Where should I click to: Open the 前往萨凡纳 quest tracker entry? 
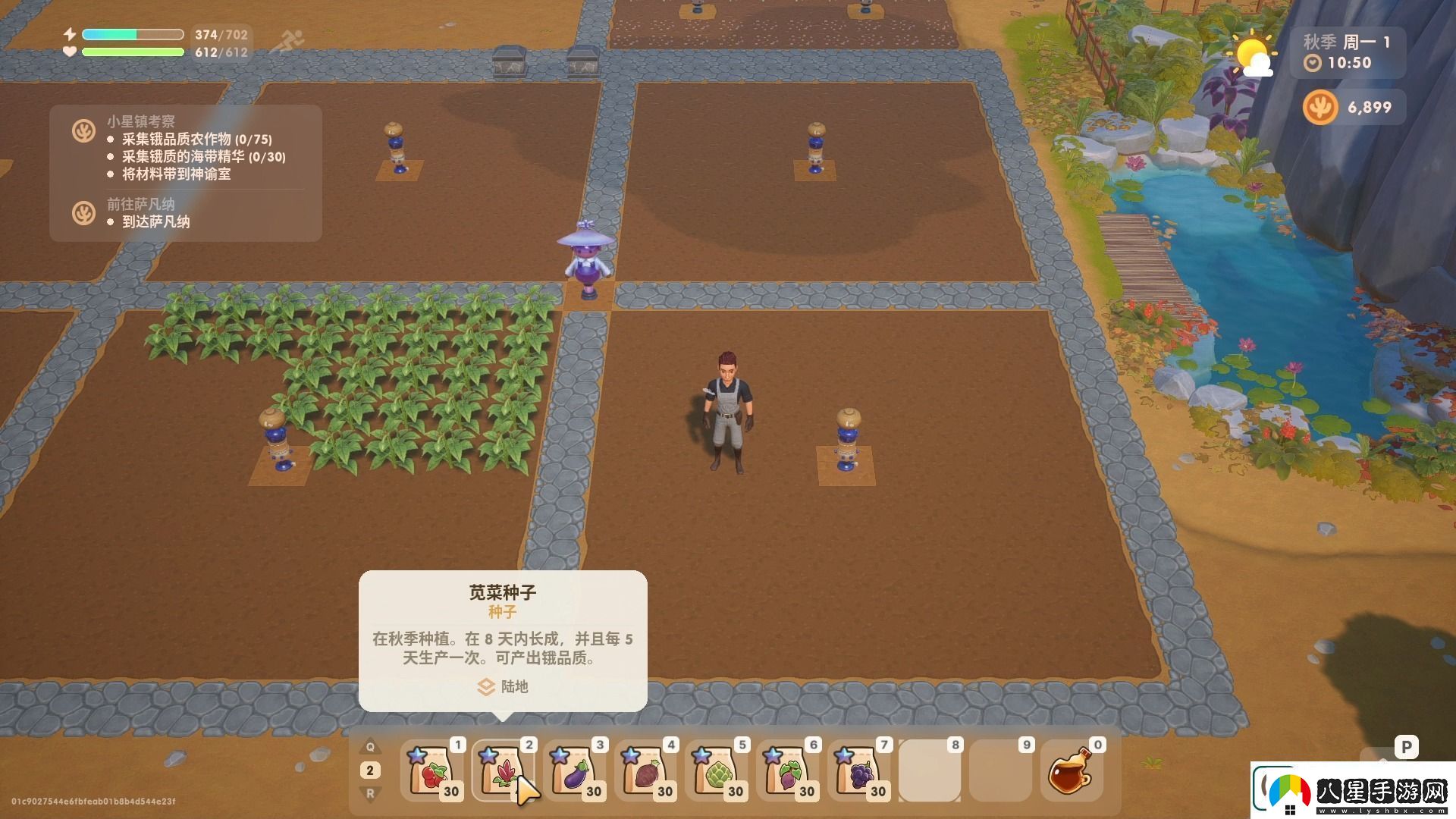tap(140, 204)
